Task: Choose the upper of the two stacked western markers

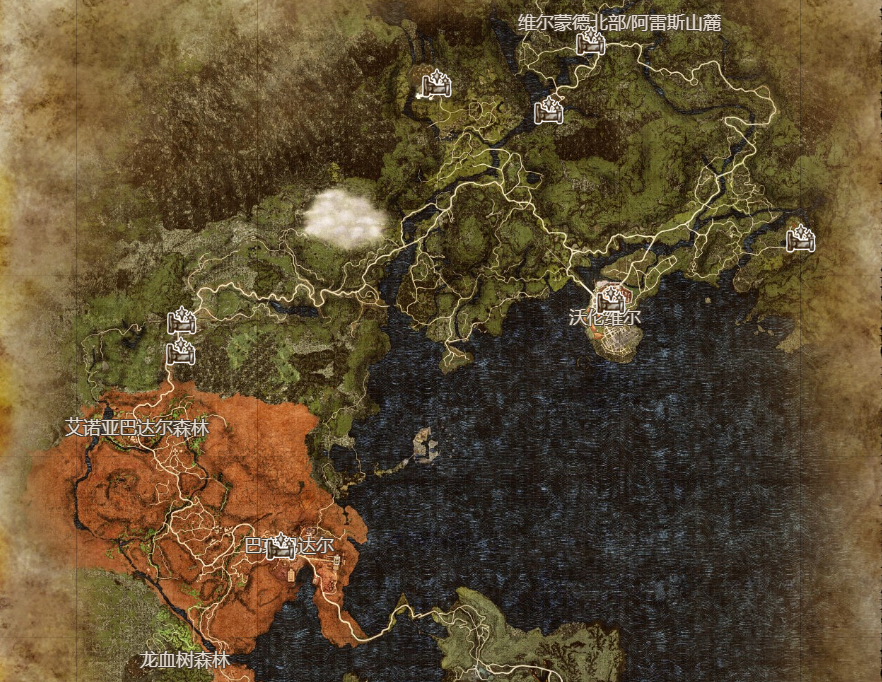Action: coord(181,322)
